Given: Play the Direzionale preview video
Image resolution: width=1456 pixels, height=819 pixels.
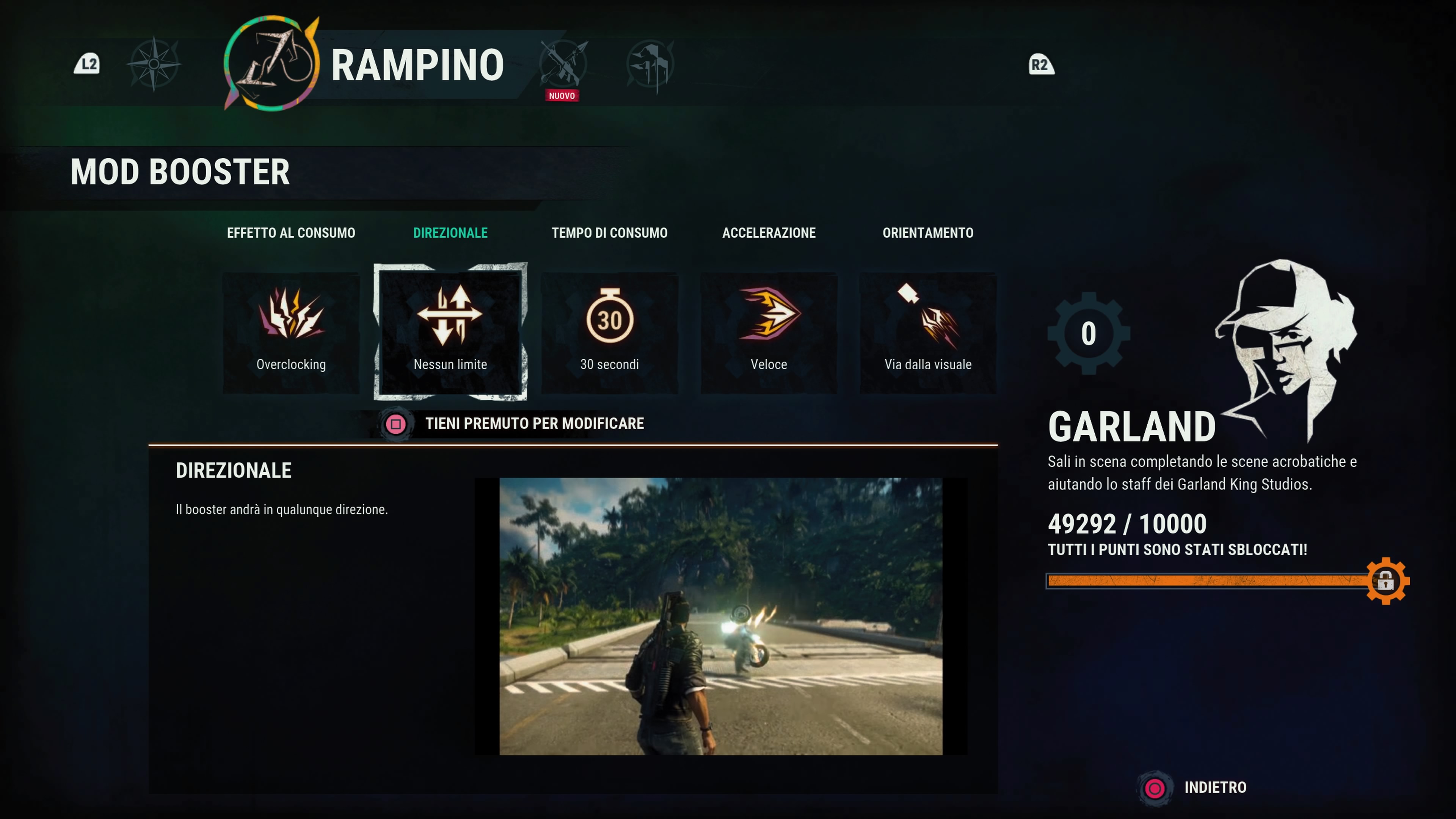Looking at the screenshot, I should tap(721, 616).
